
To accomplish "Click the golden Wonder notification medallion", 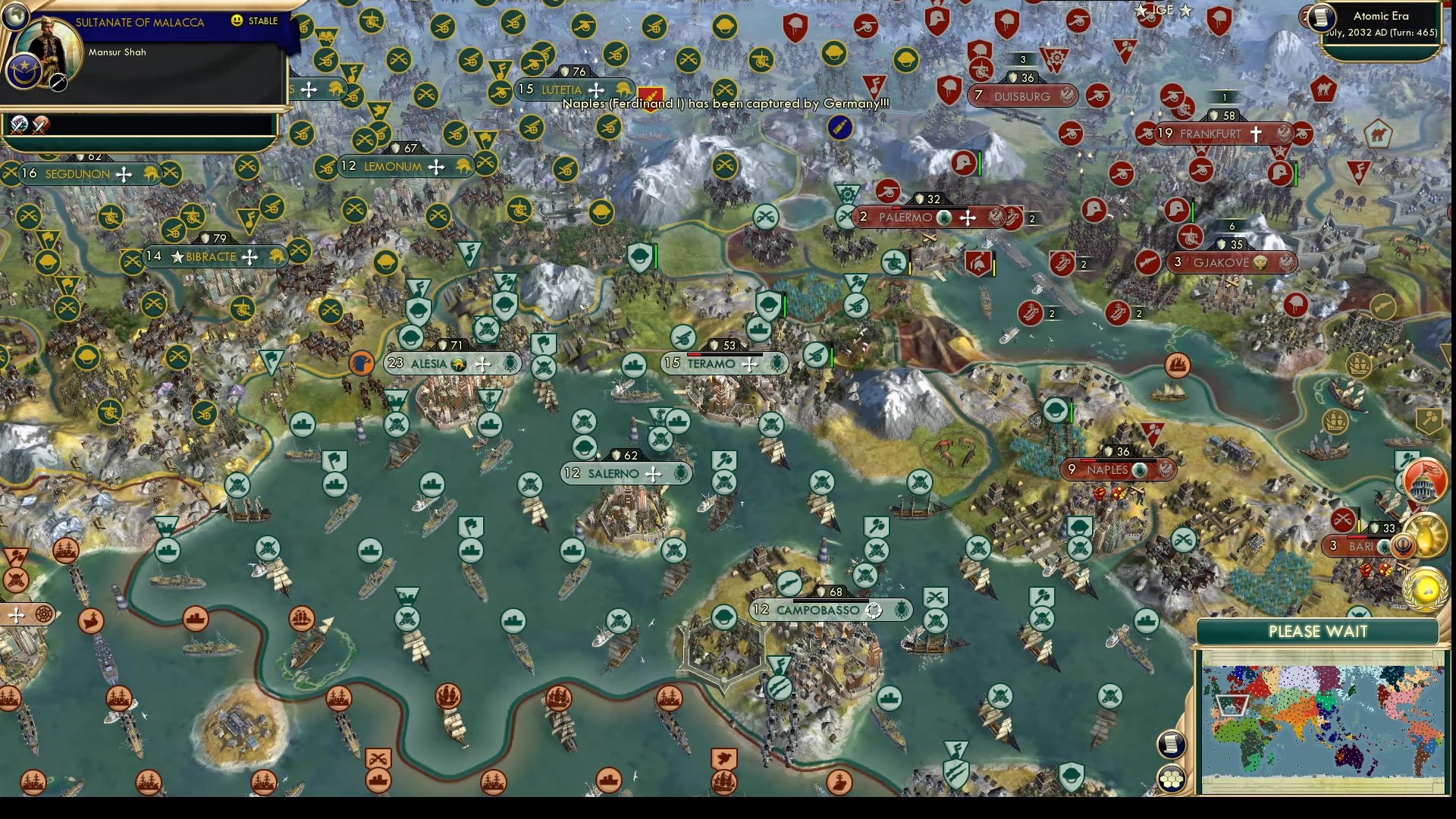I will click(1427, 535).
